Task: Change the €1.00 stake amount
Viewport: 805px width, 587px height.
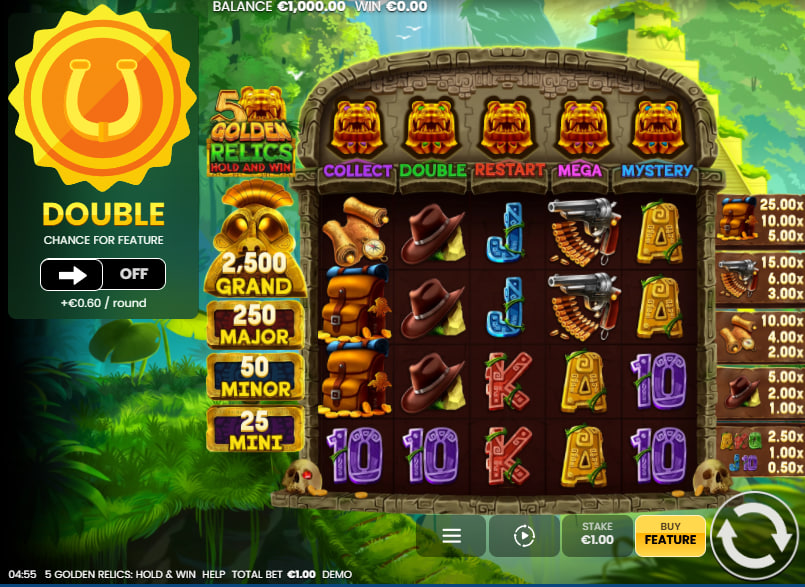Action: click(x=597, y=535)
